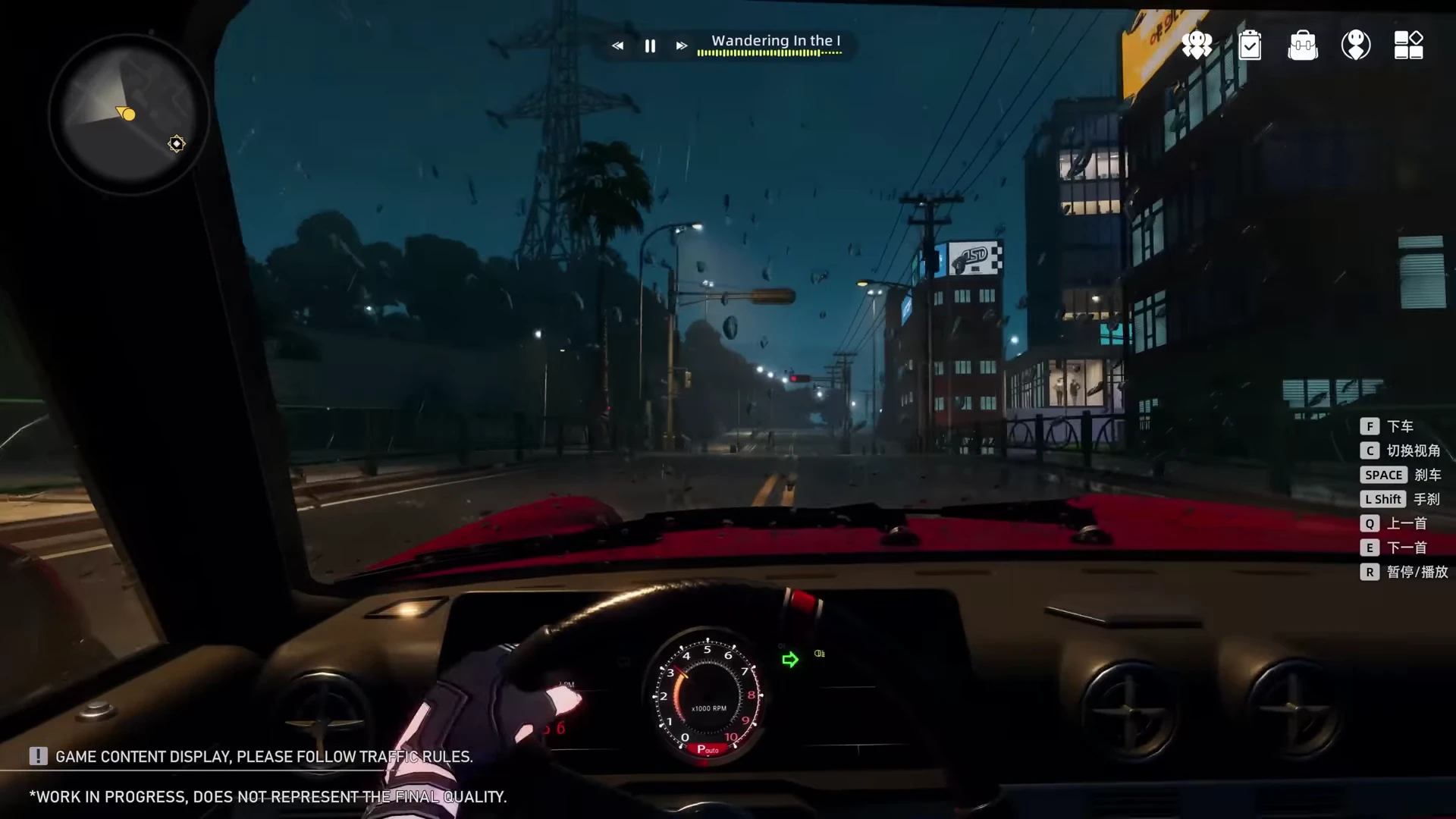Click the circular minimap

click(x=129, y=114)
